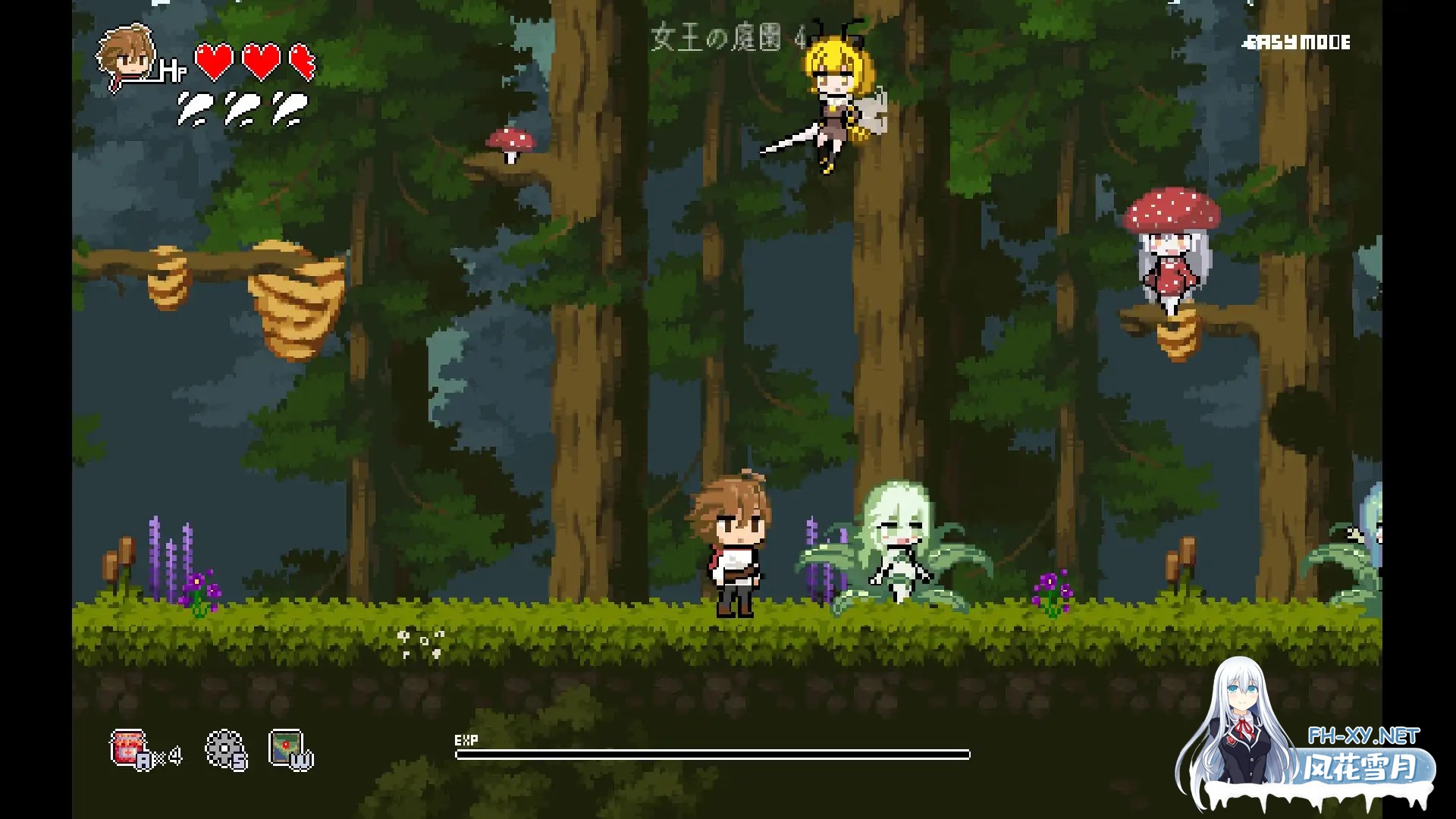Viewport: 1456px width, 819px height.
Task: Click the first full HP heart
Action: (x=215, y=62)
